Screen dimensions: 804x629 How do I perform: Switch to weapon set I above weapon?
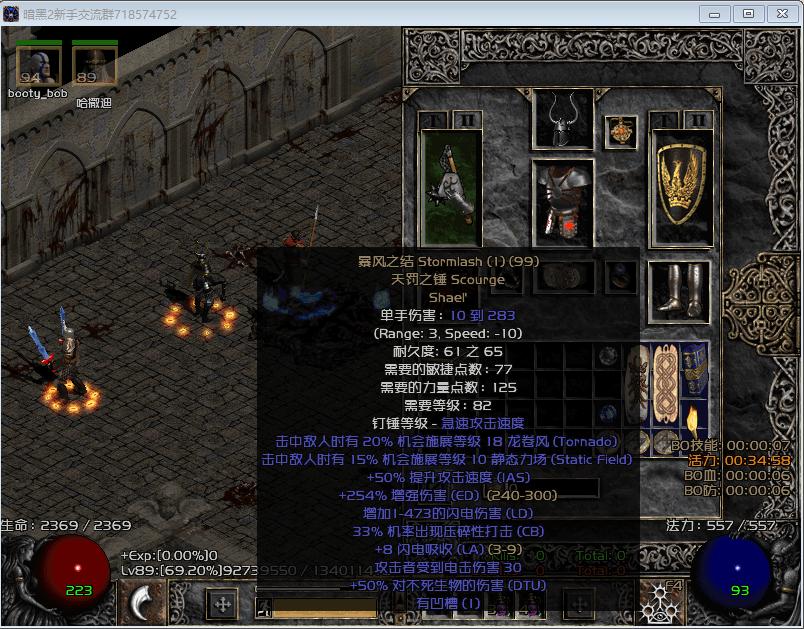coord(434,120)
